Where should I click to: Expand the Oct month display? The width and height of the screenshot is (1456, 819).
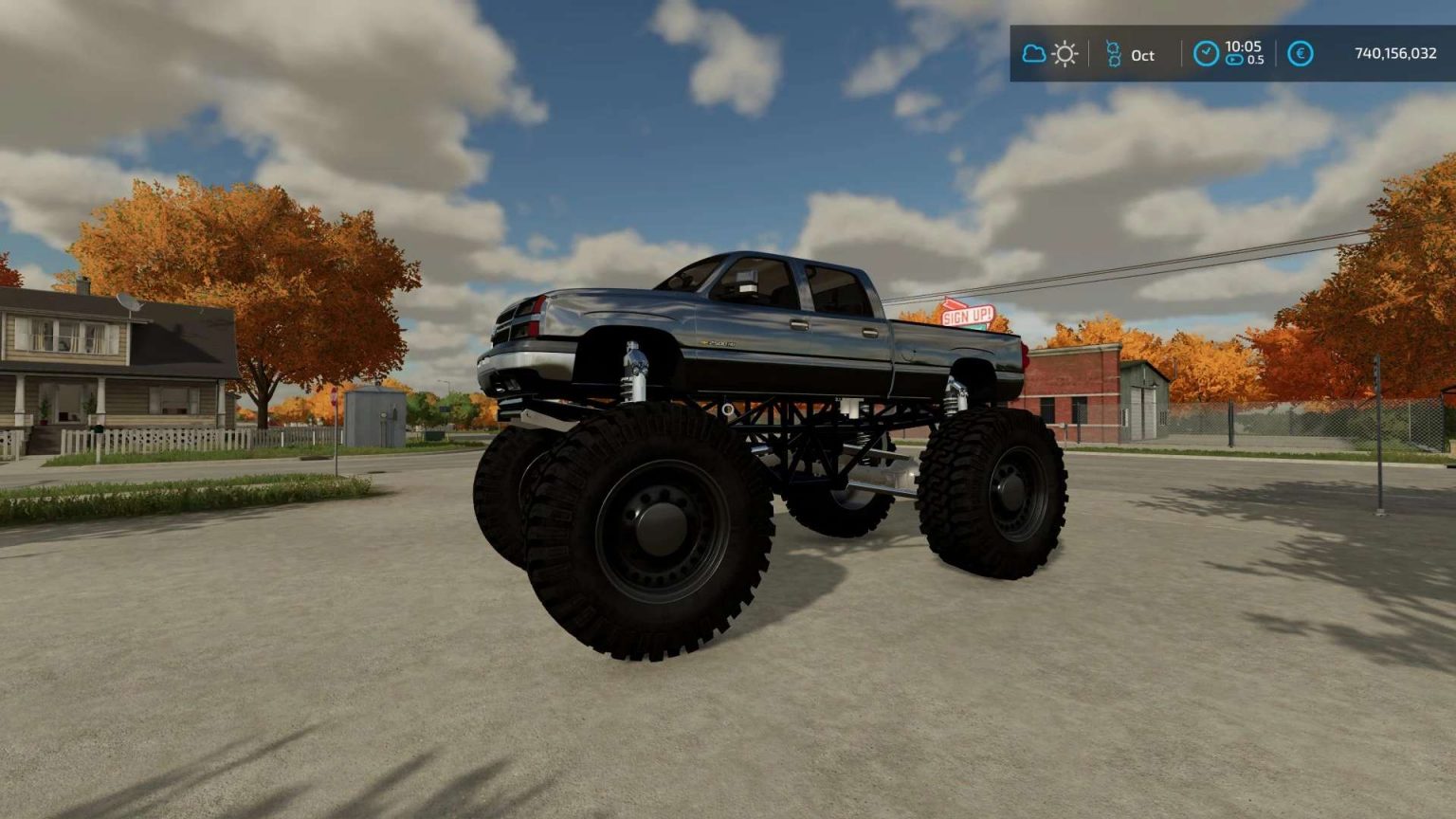[x=1143, y=55]
